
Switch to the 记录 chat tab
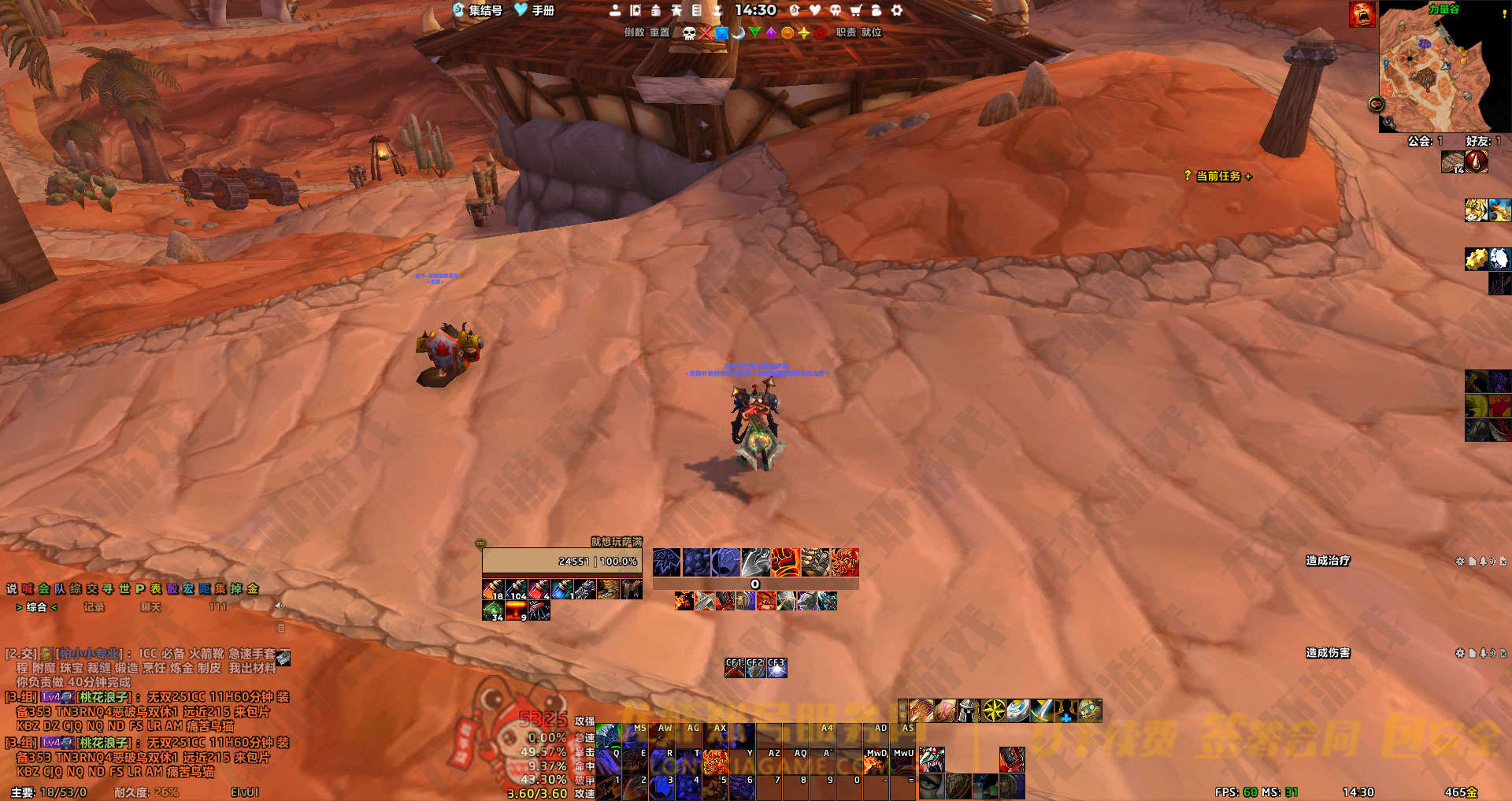point(94,607)
